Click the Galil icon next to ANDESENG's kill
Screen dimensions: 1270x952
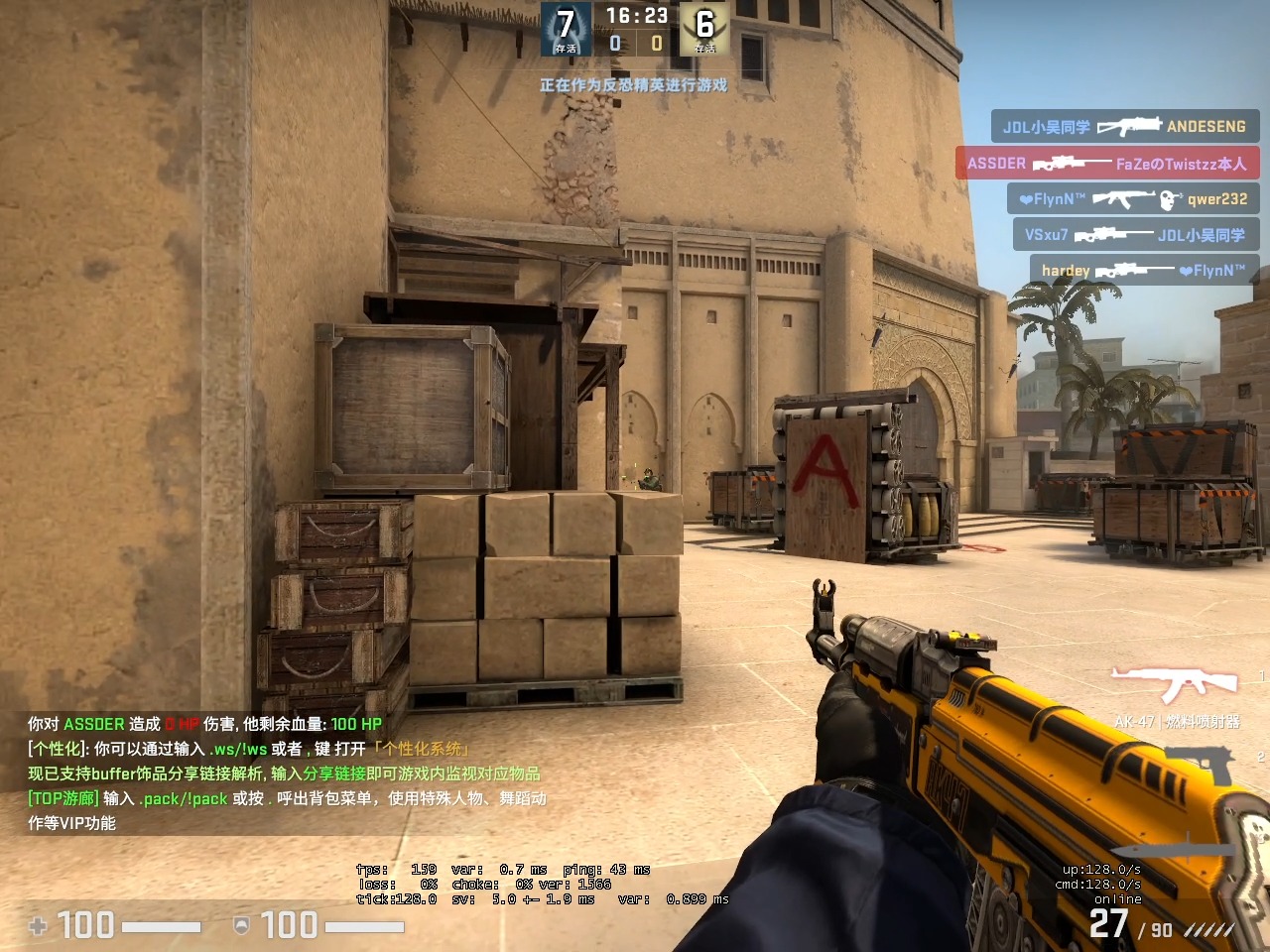(1128, 127)
